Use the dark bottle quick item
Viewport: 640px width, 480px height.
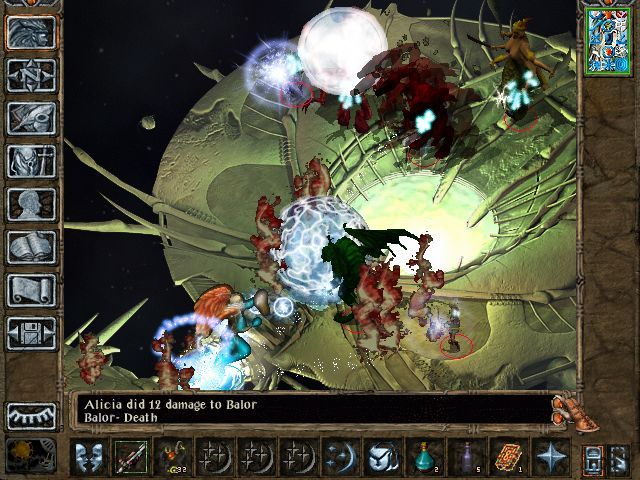tap(466, 457)
